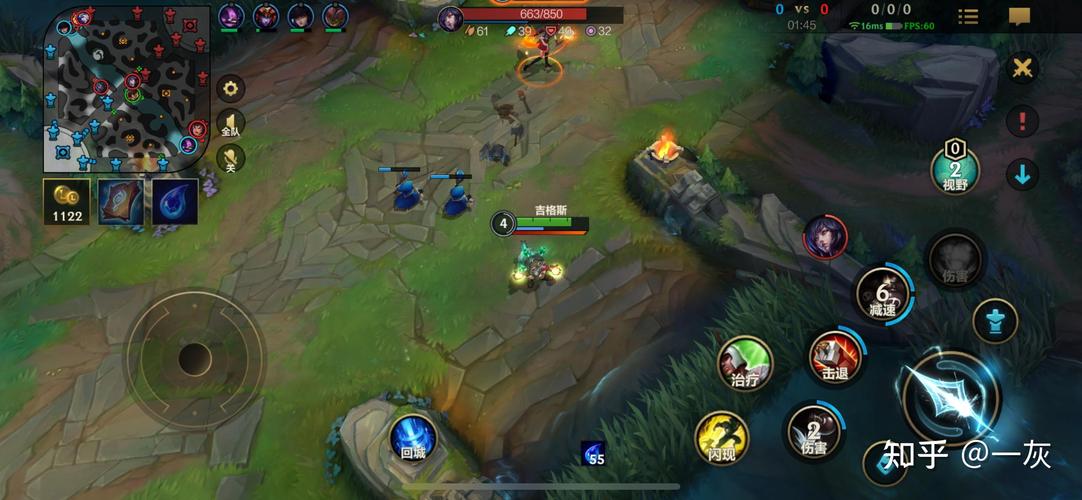Open the chat speech bubble

click(x=1019, y=16)
